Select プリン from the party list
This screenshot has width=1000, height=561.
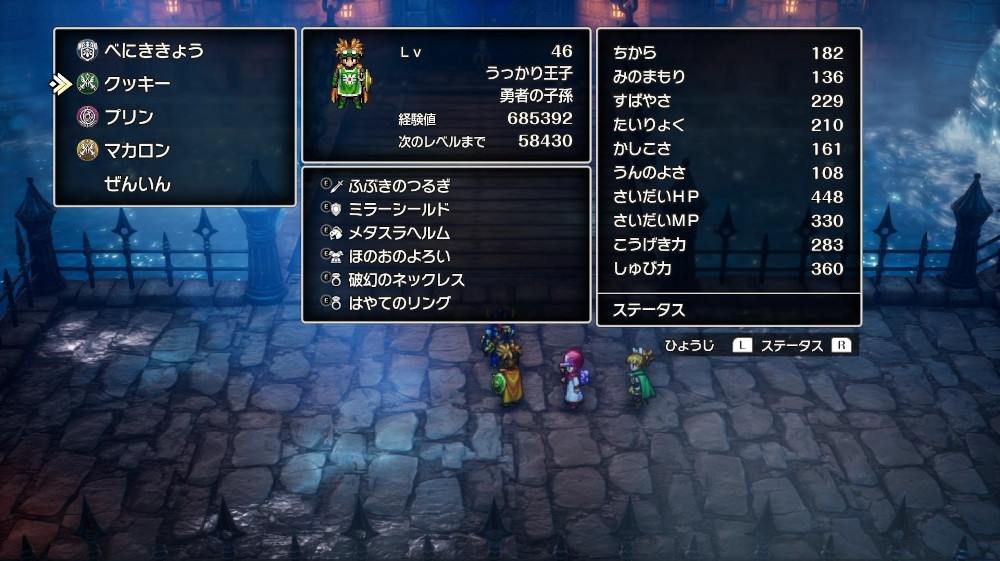[x=129, y=117]
